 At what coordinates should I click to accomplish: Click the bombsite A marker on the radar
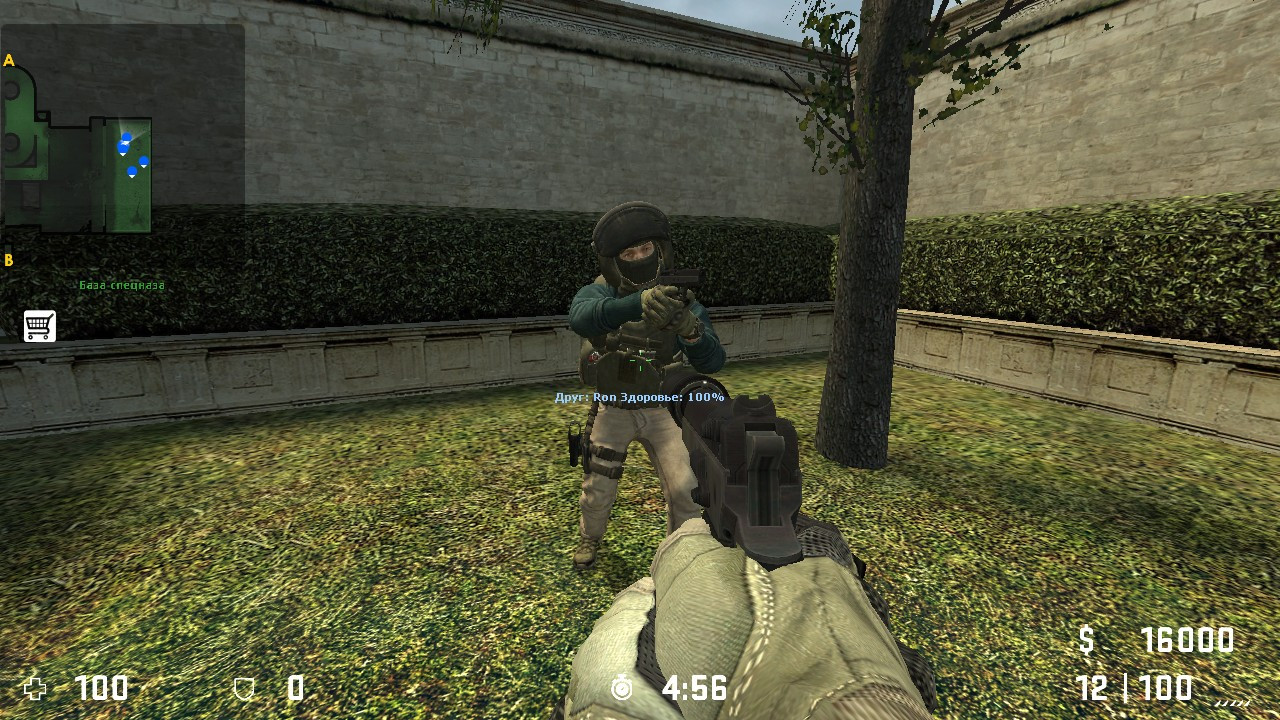pyautogui.click(x=11, y=61)
